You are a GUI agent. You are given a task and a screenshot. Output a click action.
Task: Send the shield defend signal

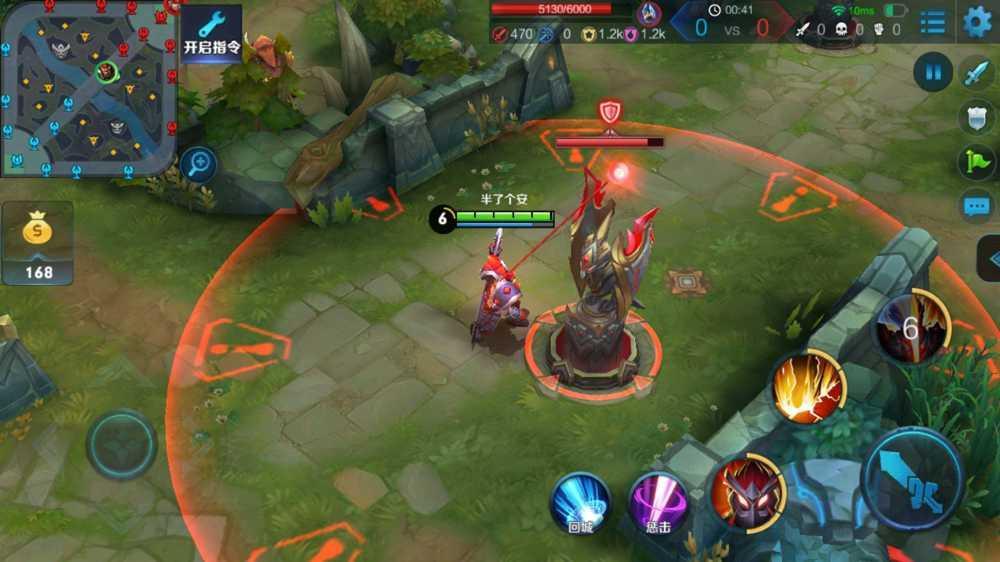coord(976,117)
